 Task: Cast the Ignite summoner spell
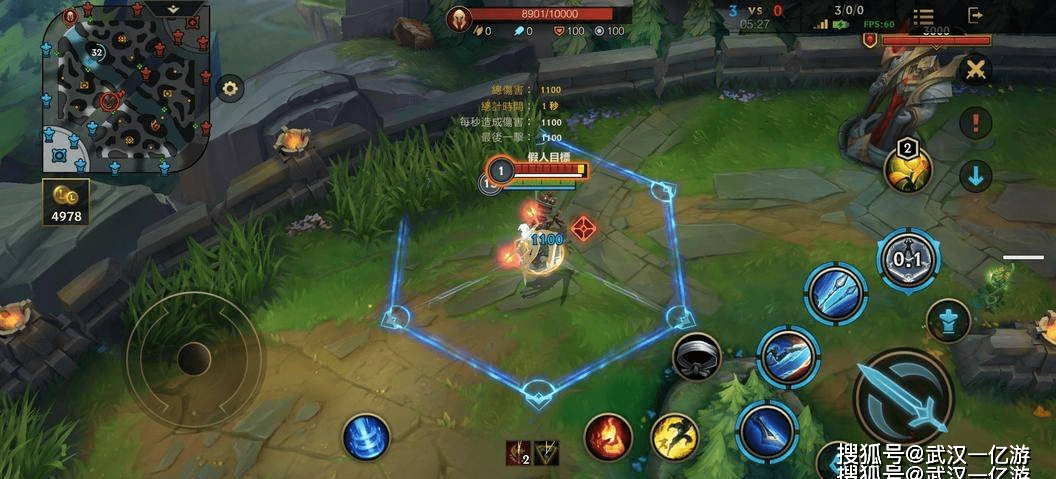click(608, 436)
